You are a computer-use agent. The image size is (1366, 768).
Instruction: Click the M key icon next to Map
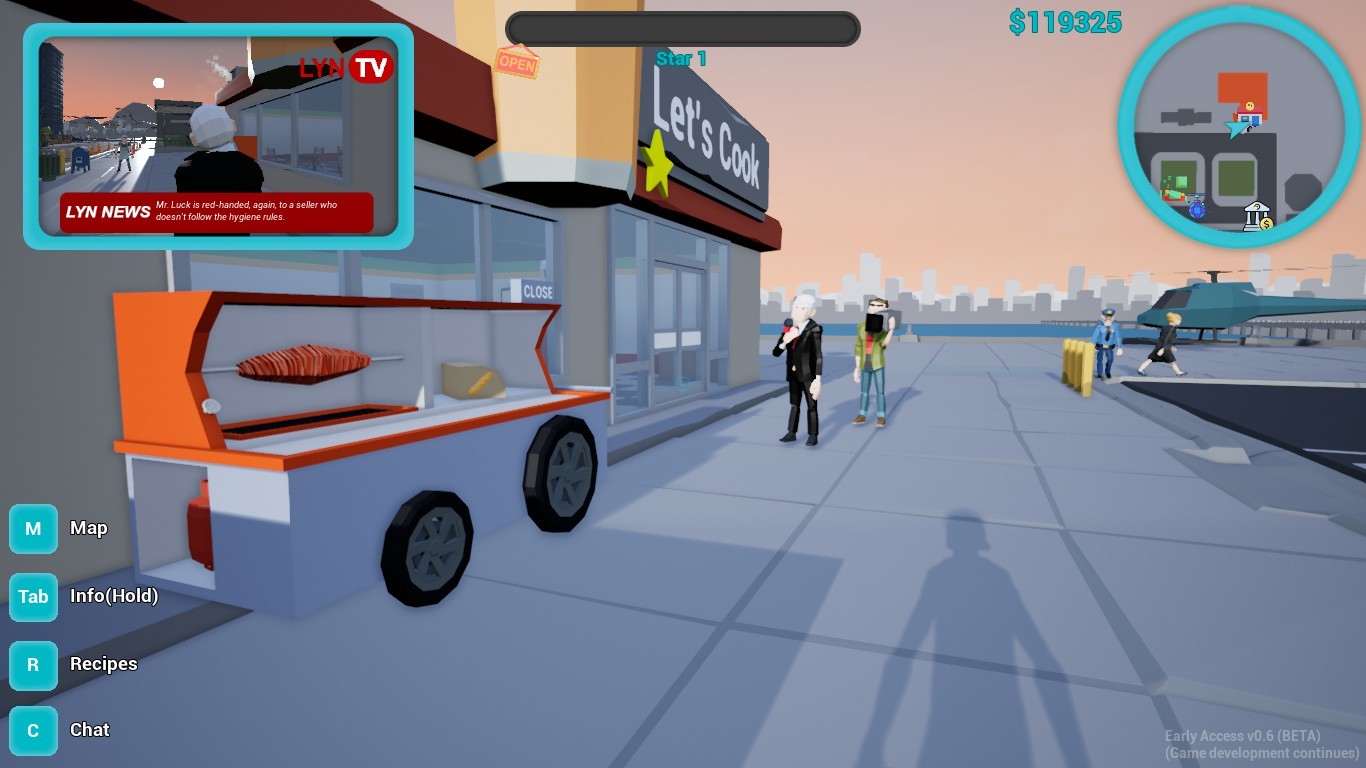click(33, 529)
